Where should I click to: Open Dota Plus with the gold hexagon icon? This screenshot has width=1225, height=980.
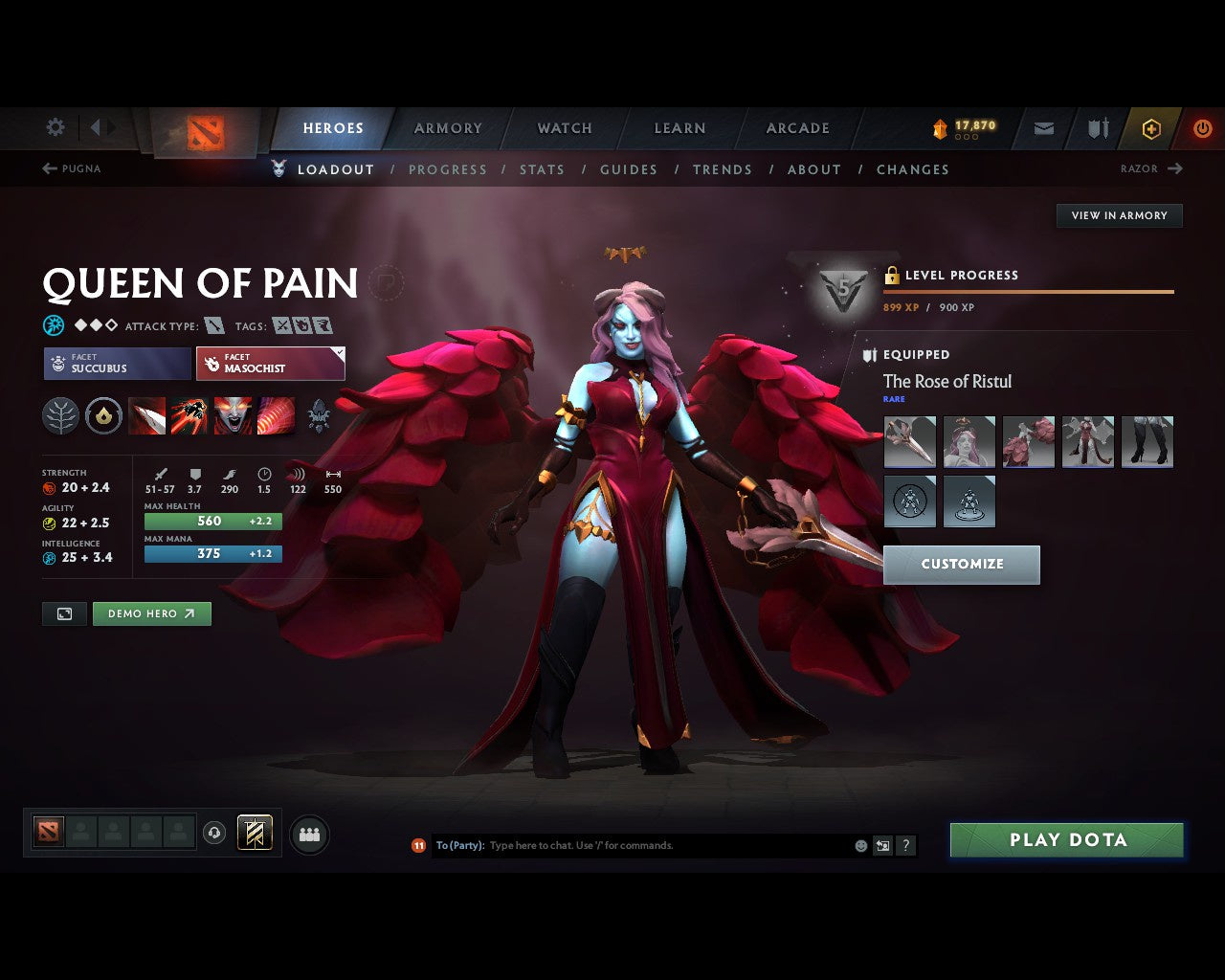1151,128
